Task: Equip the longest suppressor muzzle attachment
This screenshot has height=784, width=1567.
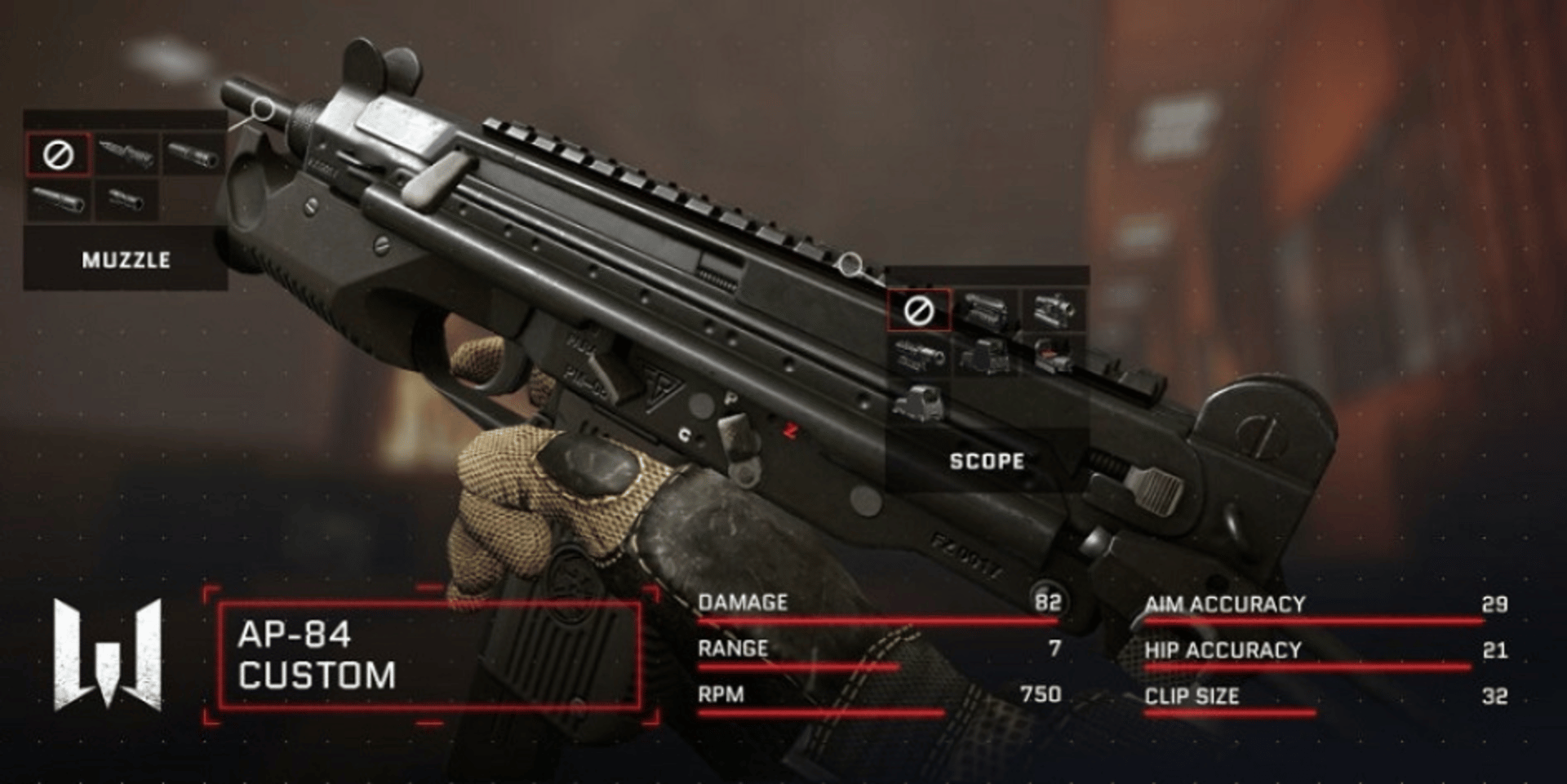Action: click(x=58, y=200)
